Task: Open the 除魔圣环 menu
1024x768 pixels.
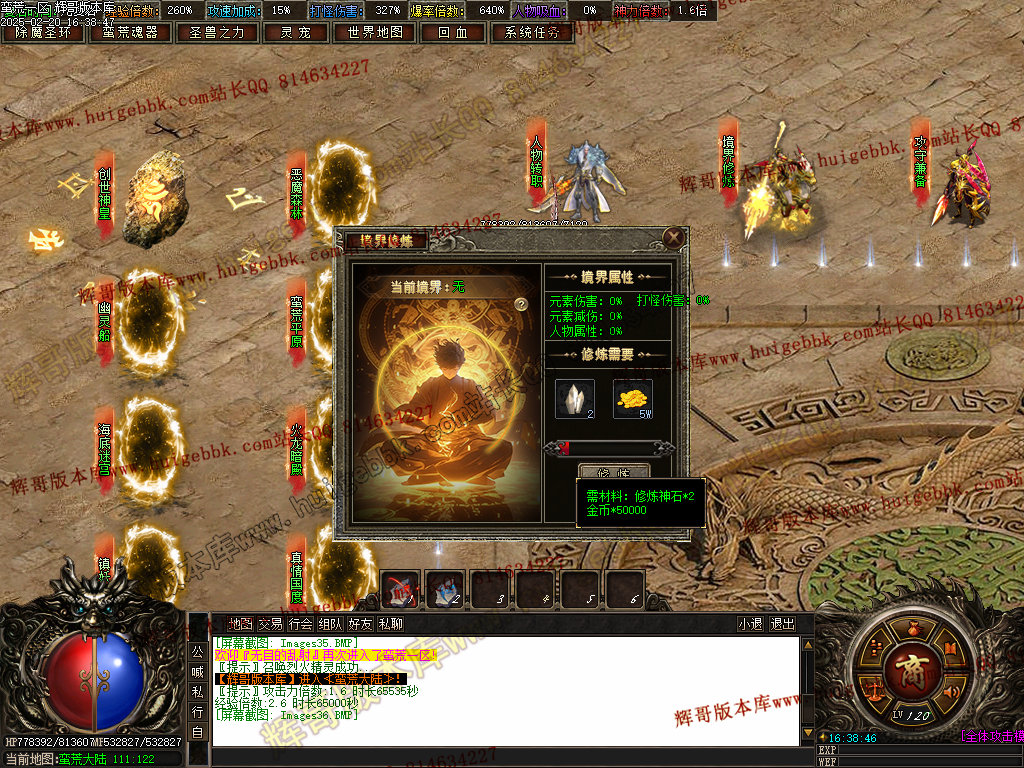Action: click(43, 32)
